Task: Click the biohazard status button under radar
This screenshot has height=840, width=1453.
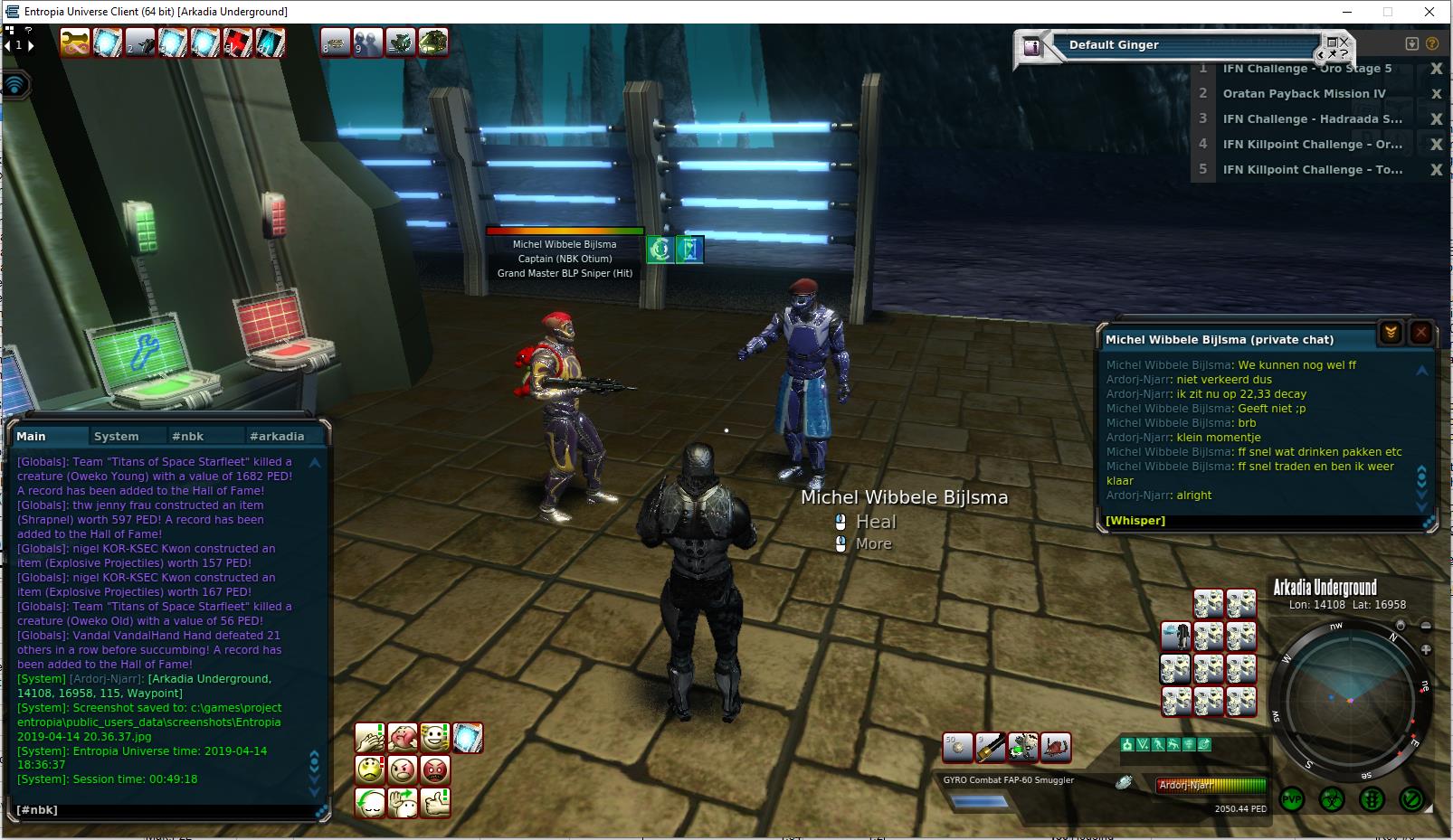Action: [x=1332, y=800]
